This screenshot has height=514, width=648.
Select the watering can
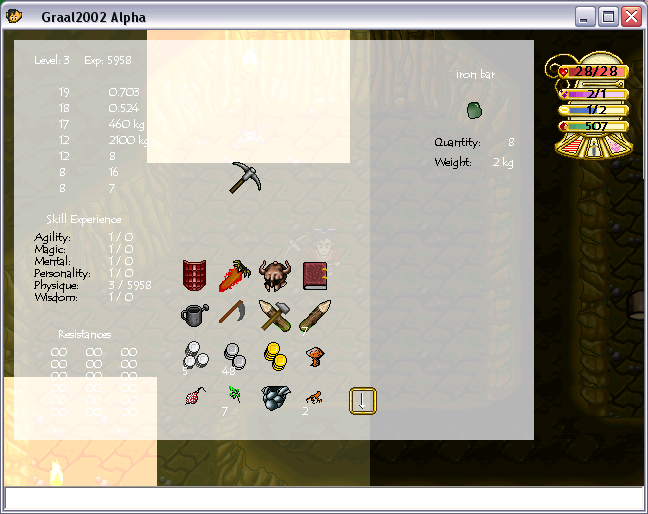point(194,315)
